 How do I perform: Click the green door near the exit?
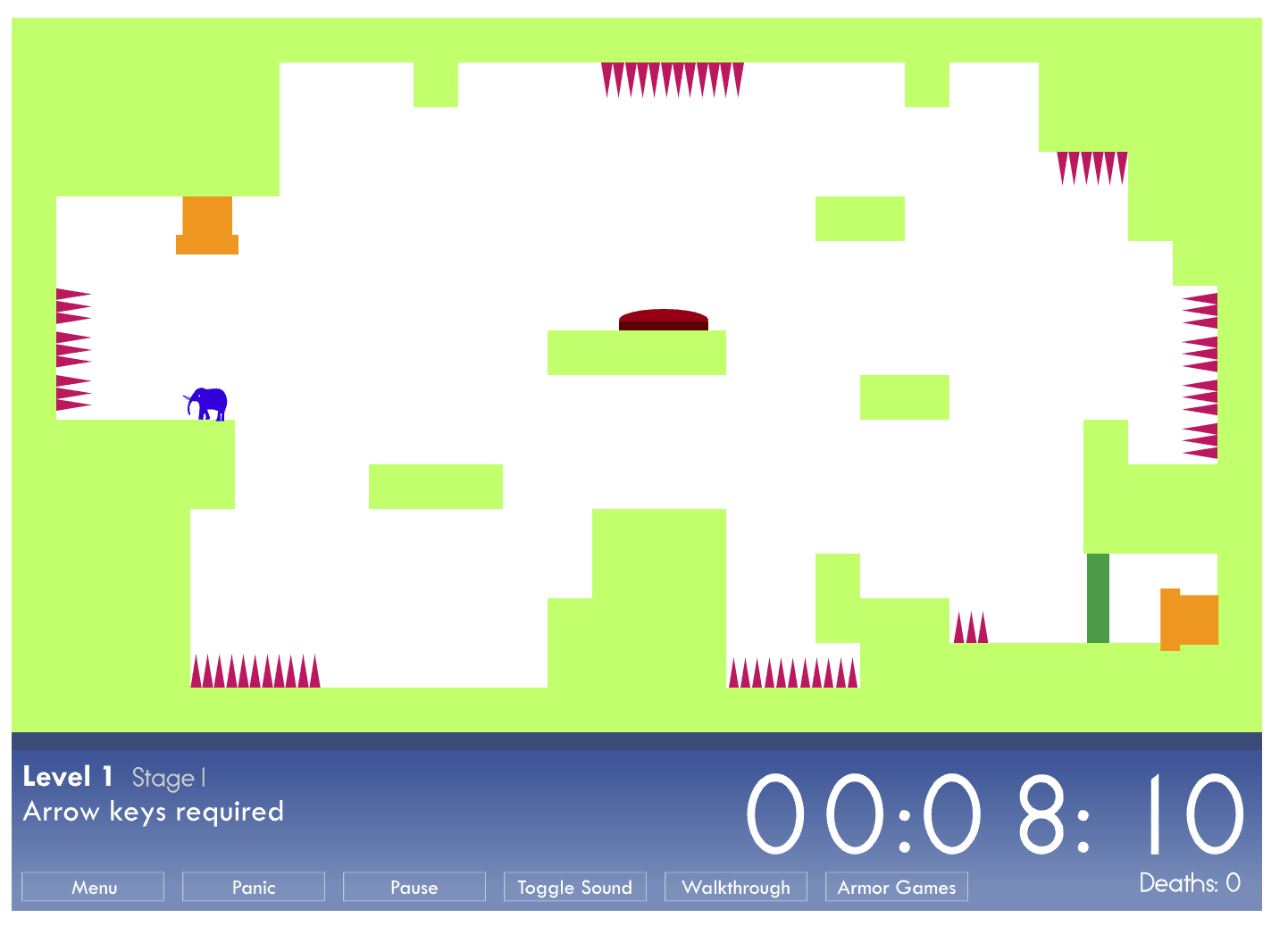click(x=1098, y=598)
